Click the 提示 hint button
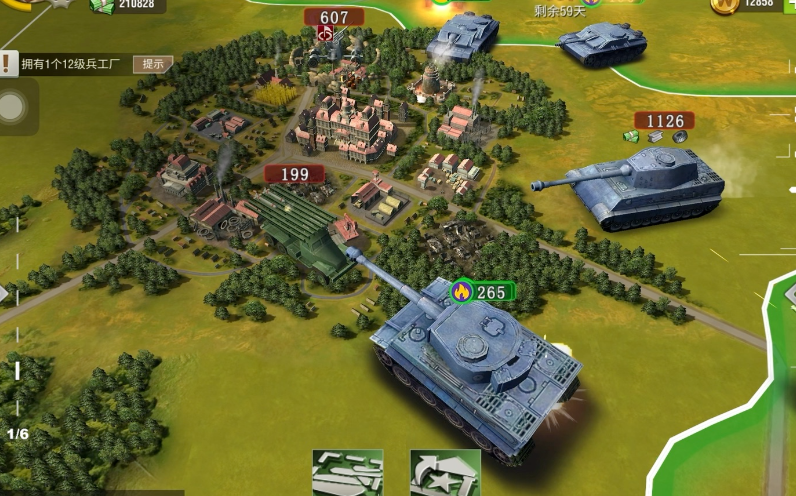 [152, 64]
